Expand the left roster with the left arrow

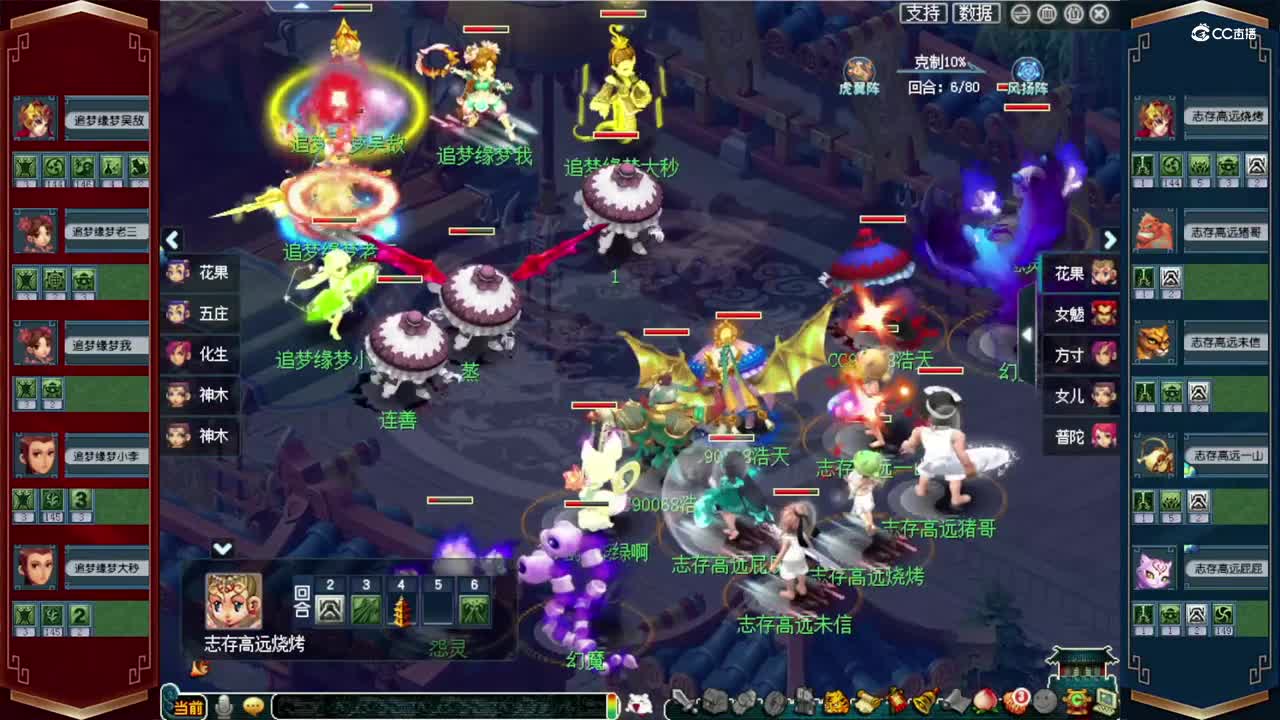172,240
